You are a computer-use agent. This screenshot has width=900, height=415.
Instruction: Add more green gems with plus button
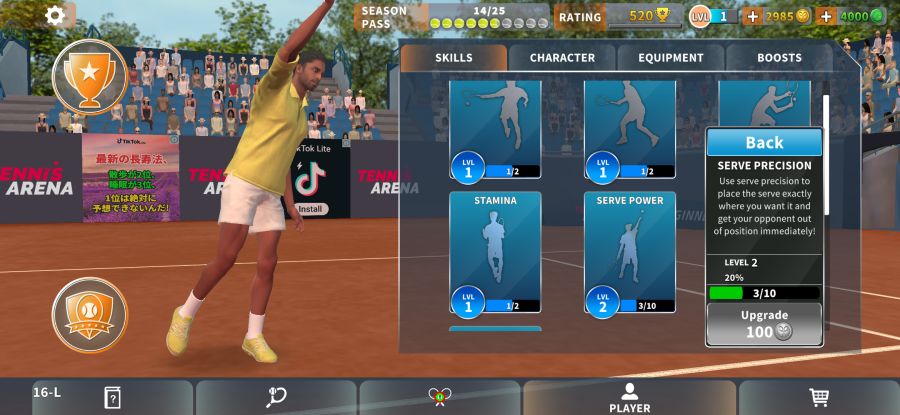pos(826,16)
